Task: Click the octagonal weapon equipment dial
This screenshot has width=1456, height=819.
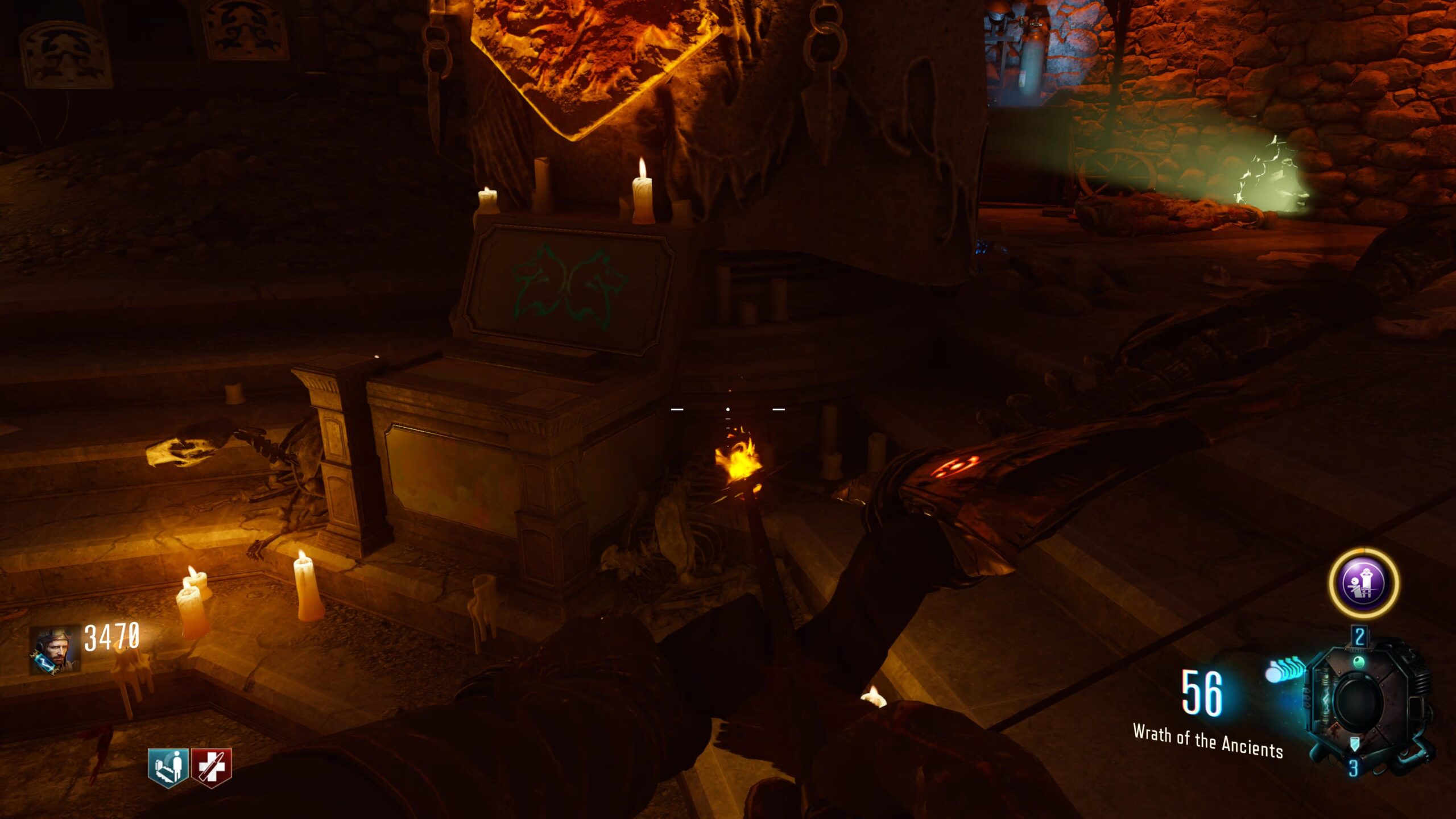Action: (1361, 701)
